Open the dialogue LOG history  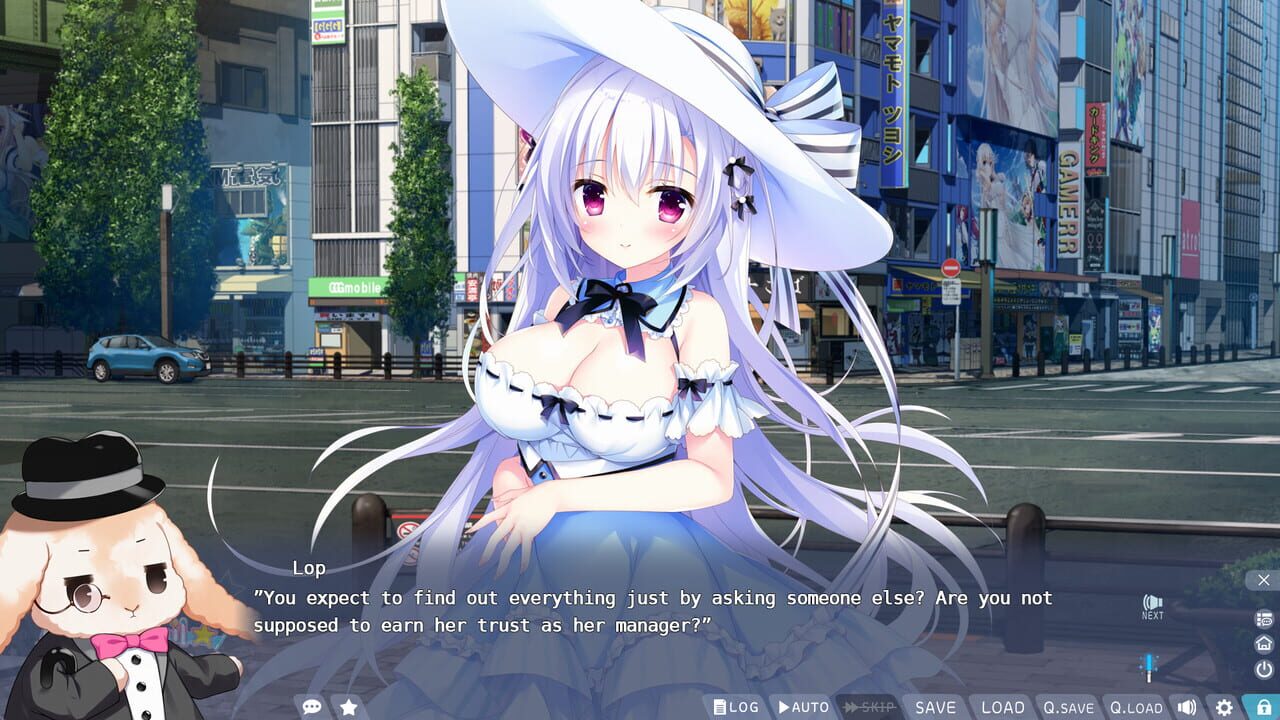[740, 706]
